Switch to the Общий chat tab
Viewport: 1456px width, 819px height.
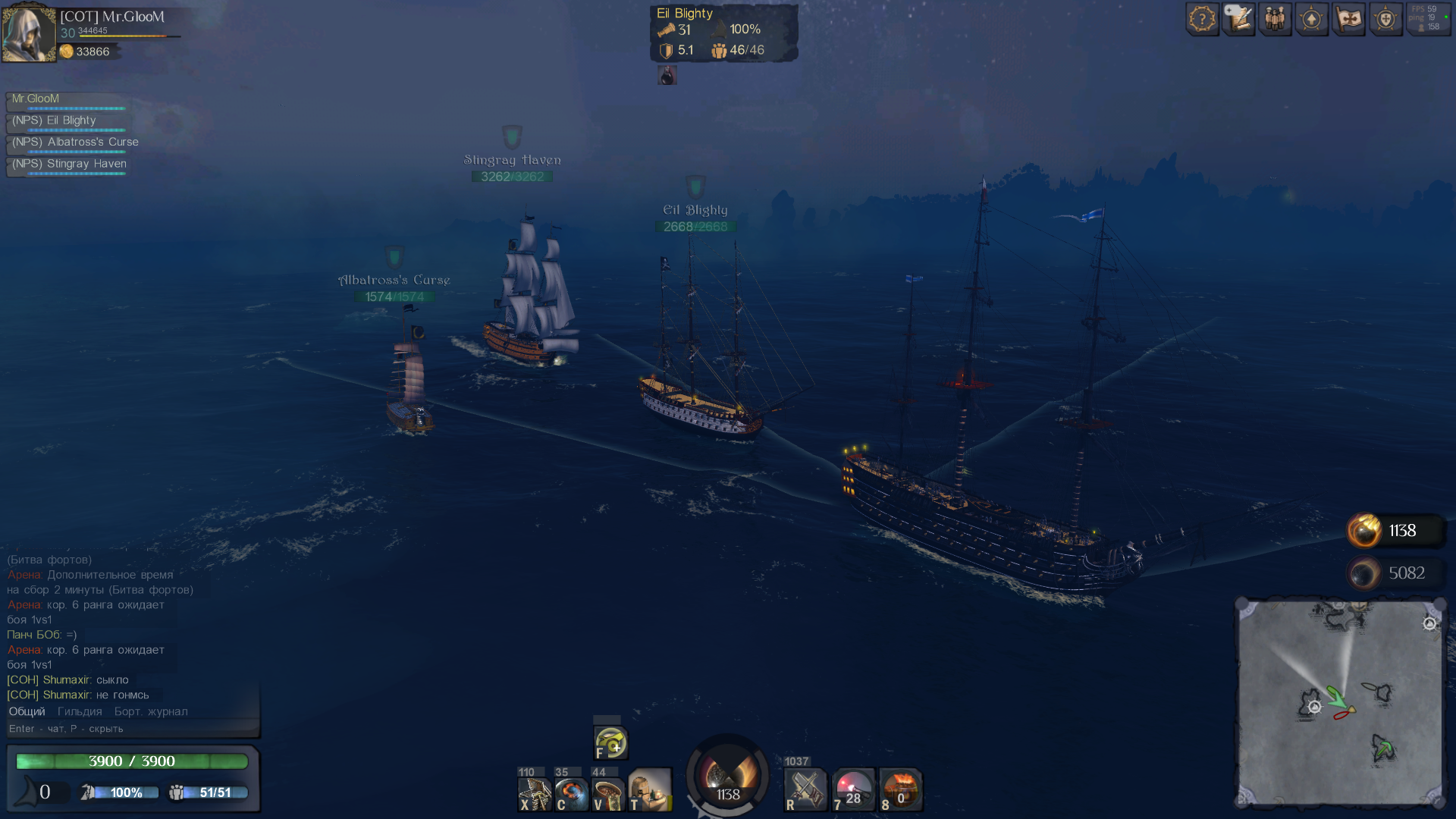coord(27,711)
